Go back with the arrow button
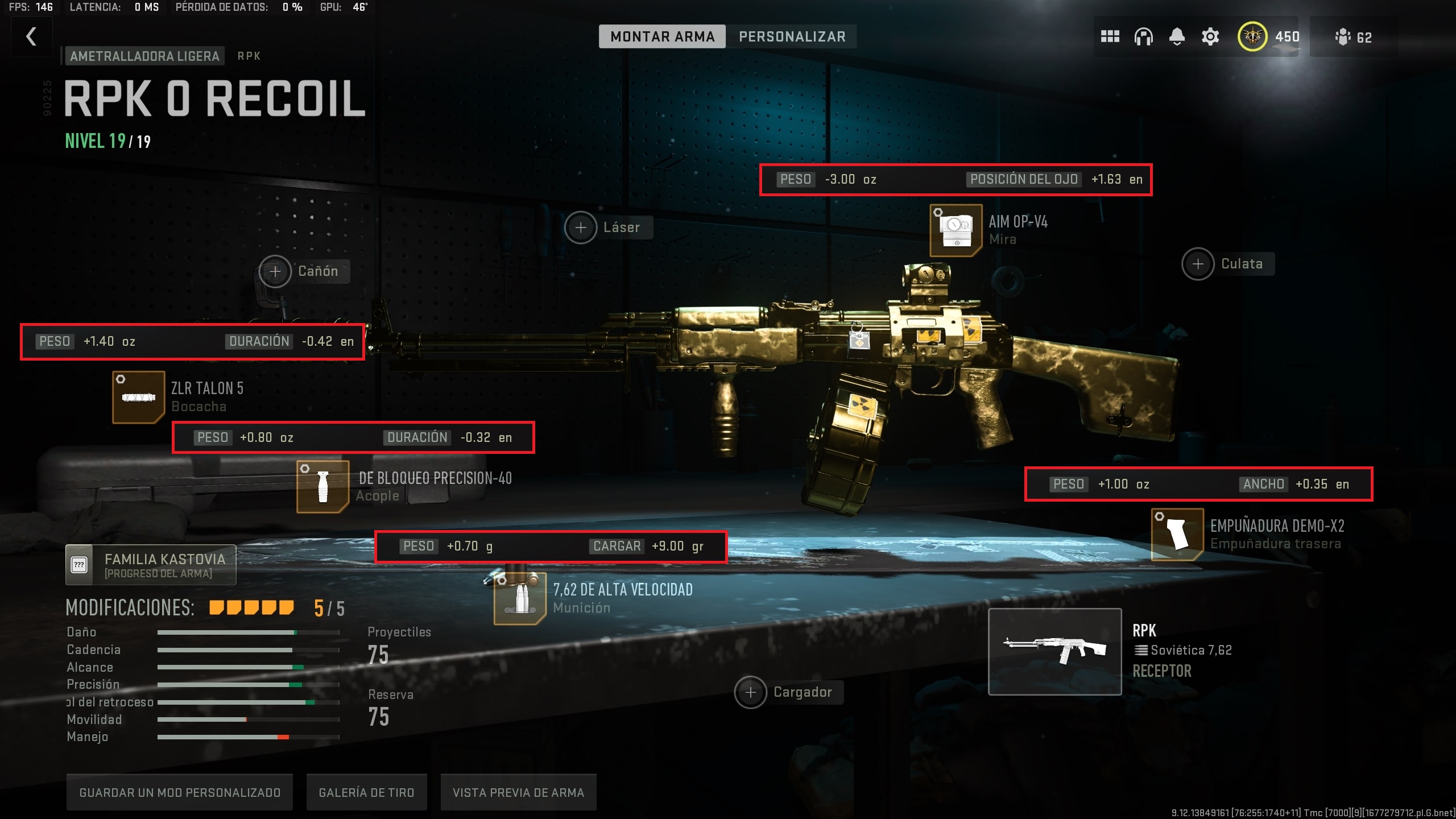Viewport: 1456px width, 819px height. pos(32,37)
